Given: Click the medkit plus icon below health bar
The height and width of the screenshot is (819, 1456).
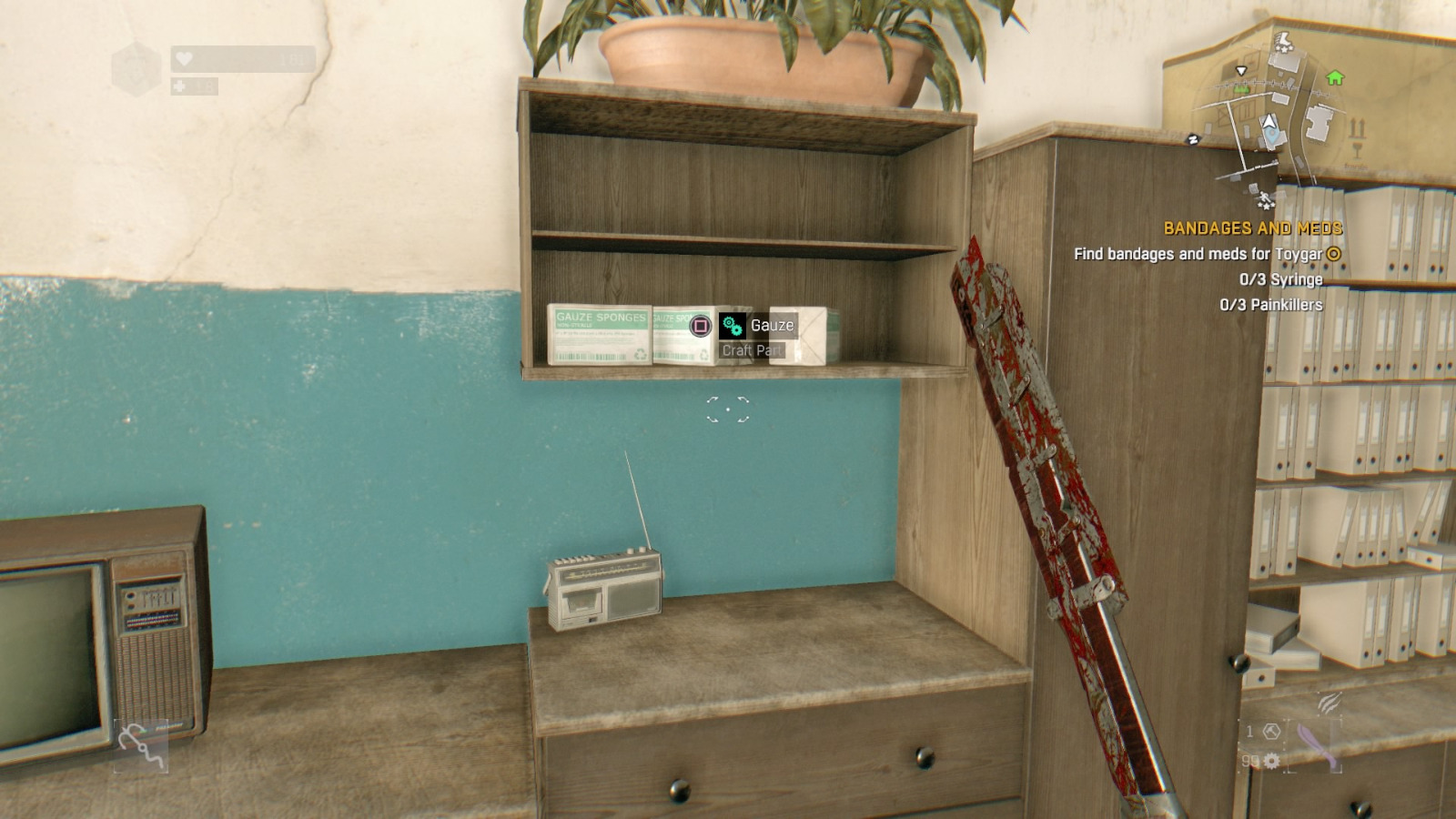Looking at the screenshot, I should tap(179, 86).
